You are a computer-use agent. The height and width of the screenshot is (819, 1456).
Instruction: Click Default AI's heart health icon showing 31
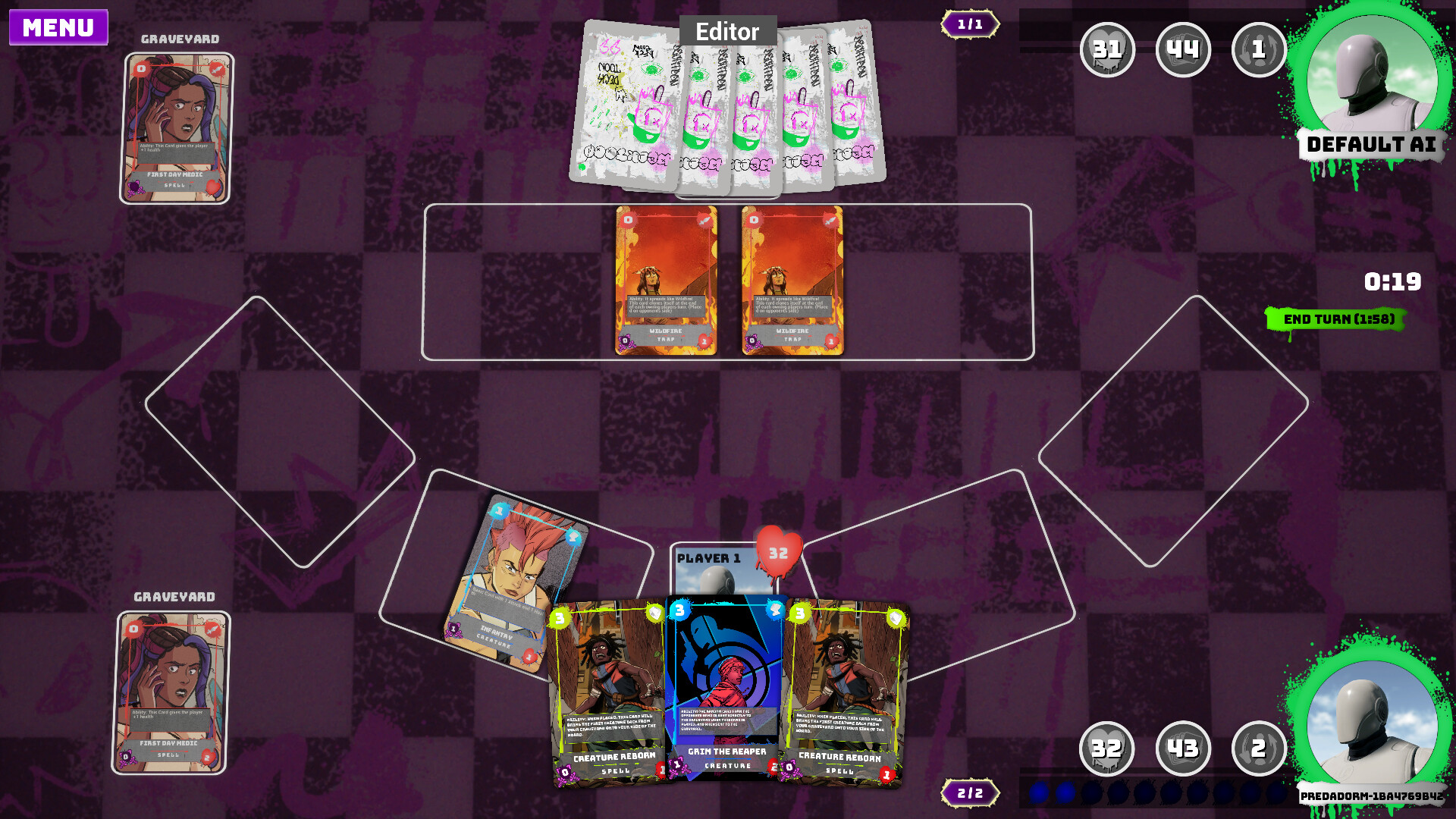tap(1107, 50)
